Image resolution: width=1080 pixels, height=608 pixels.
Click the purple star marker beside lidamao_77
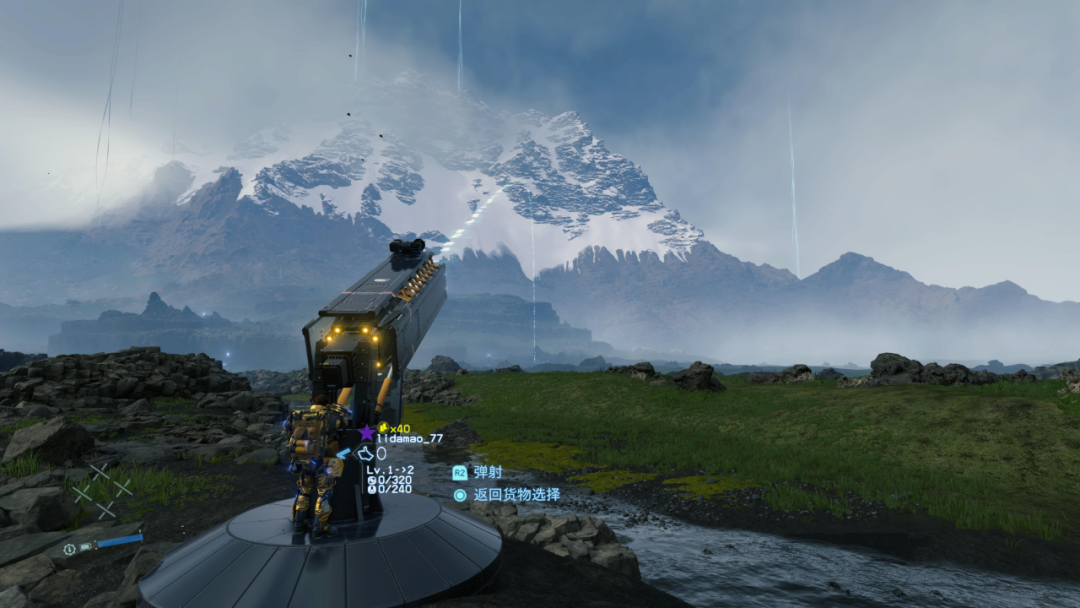[x=366, y=433]
